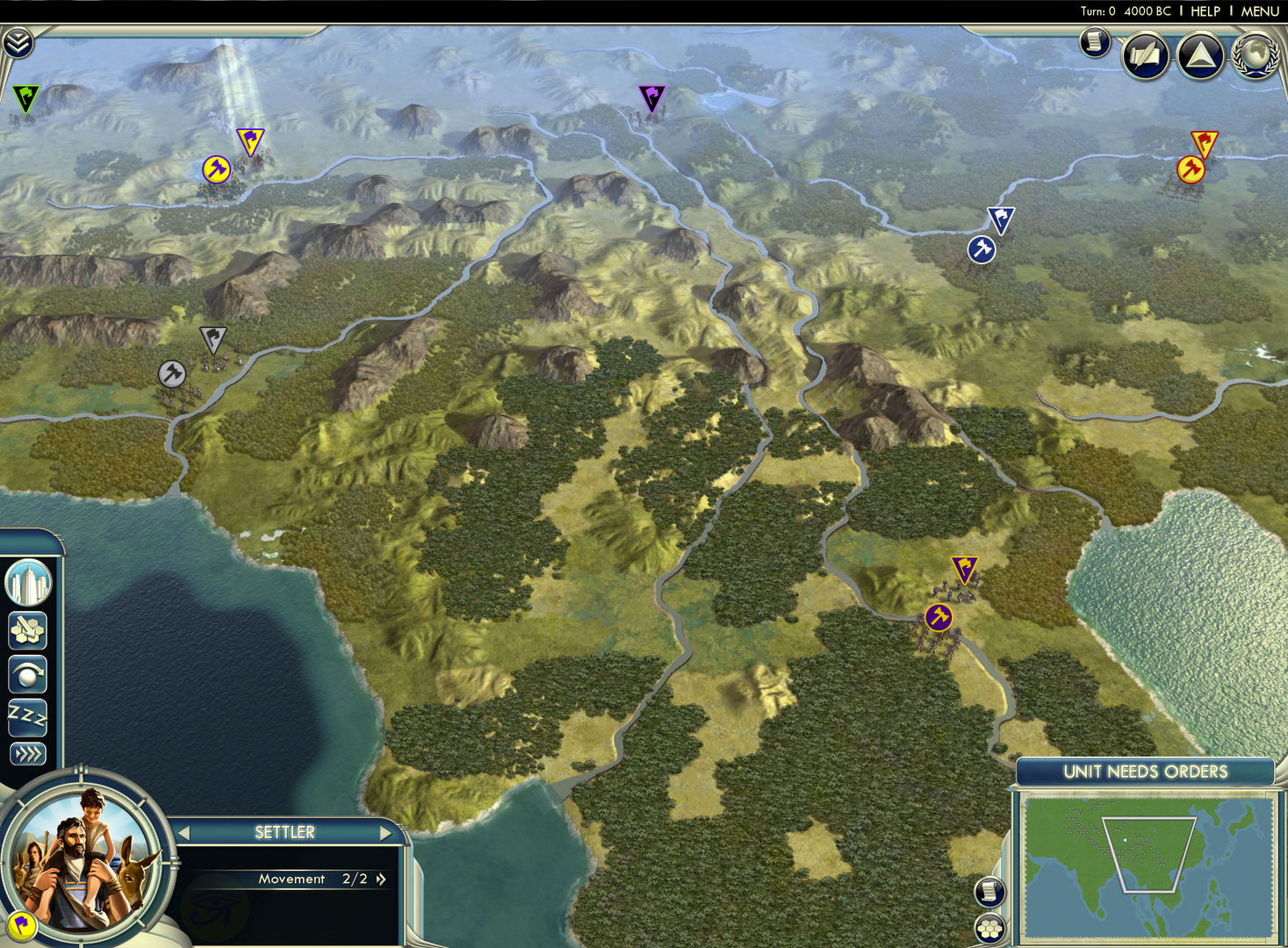Toggle the hexagon grid overlay near minimap

990,928
